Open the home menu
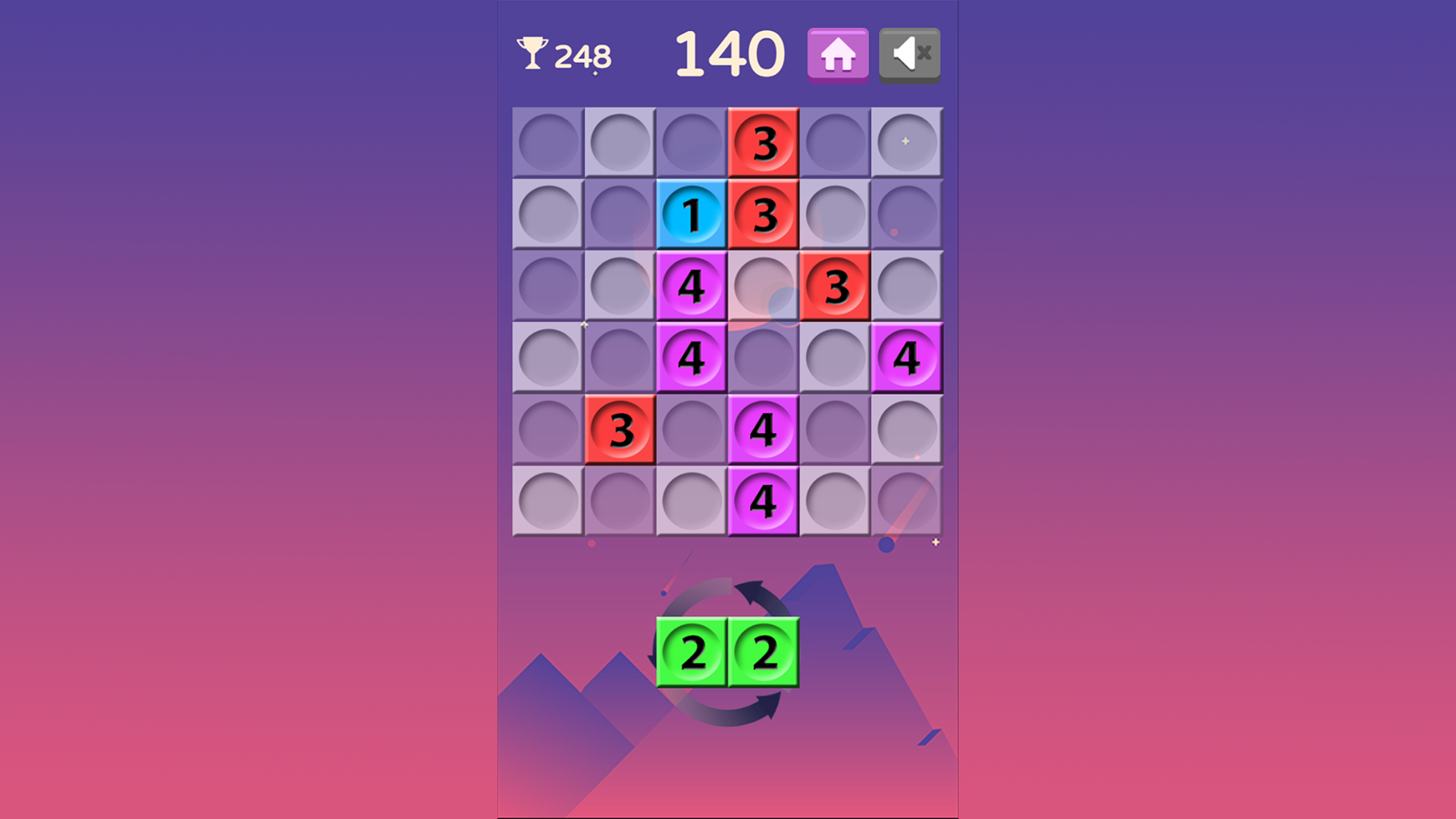Image resolution: width=1456 pixels, height=819 pixels. tap(837, 53)
